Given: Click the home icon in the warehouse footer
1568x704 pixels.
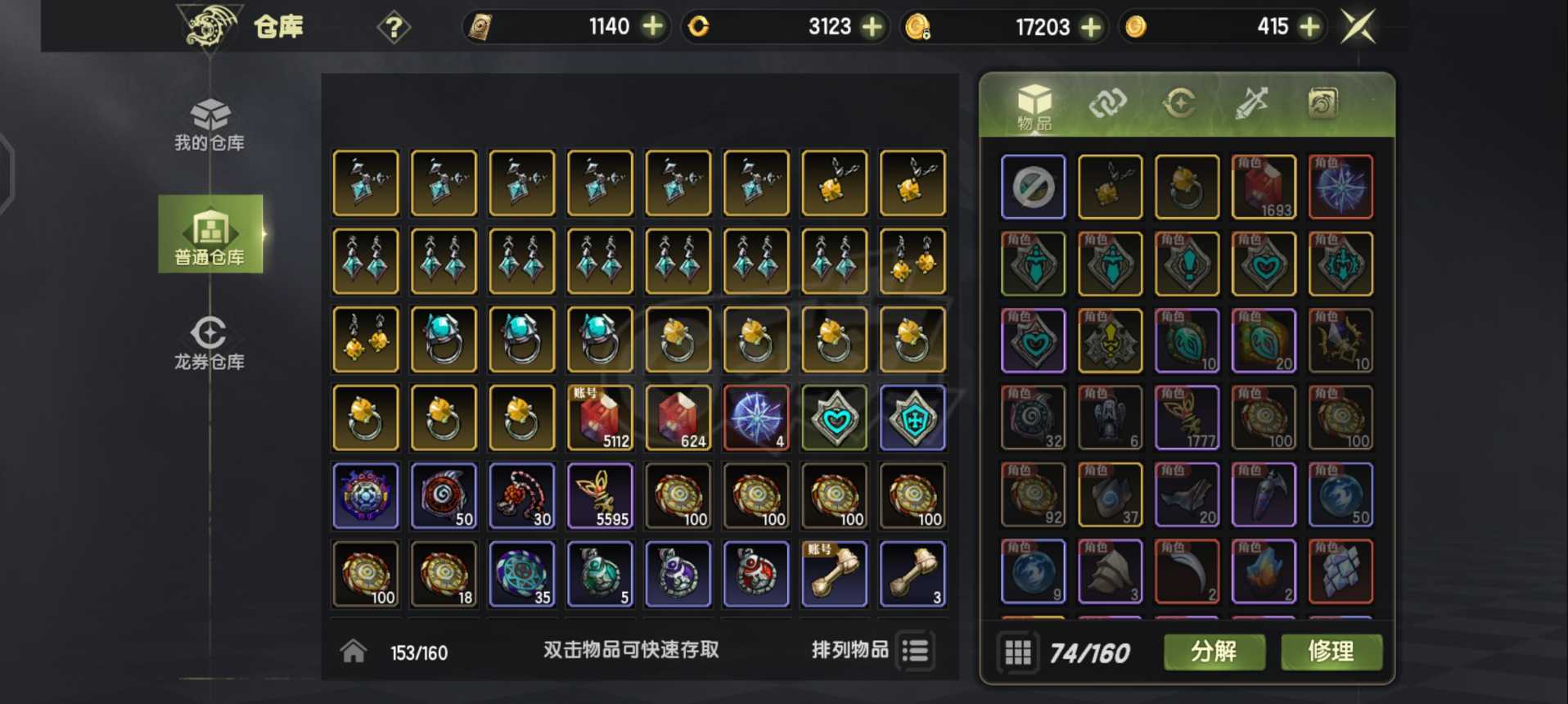Looking at the screenshot, I should tap(354, 649).
